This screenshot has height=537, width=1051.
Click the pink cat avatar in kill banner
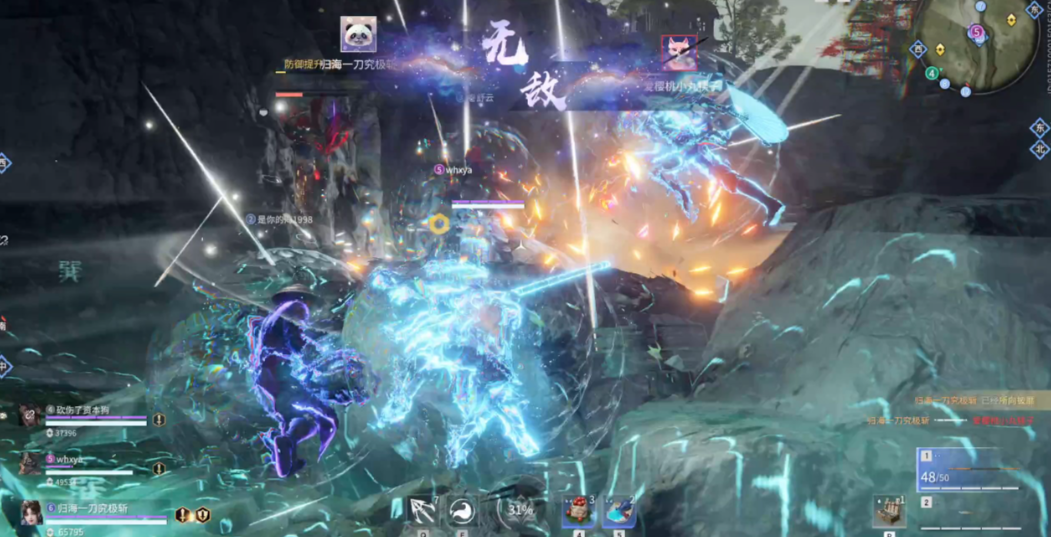click(x=679, y=52)
